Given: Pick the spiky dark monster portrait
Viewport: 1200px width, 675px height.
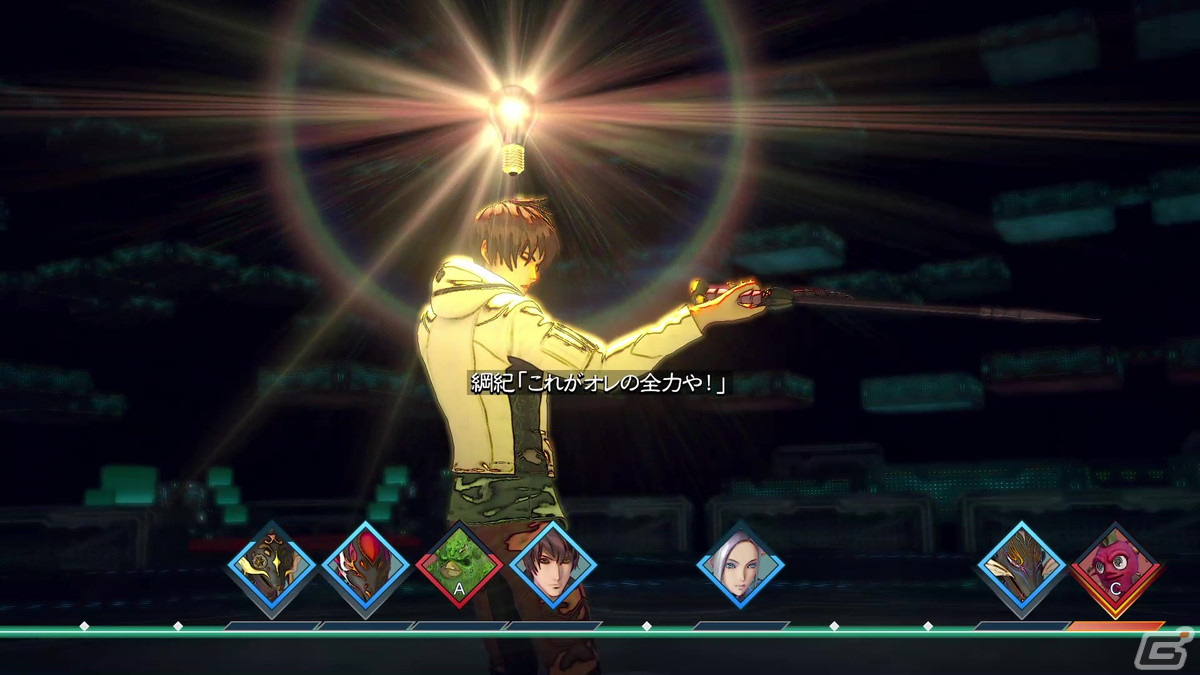Looking at the screenshot, I should click(x=1021, y=565).
